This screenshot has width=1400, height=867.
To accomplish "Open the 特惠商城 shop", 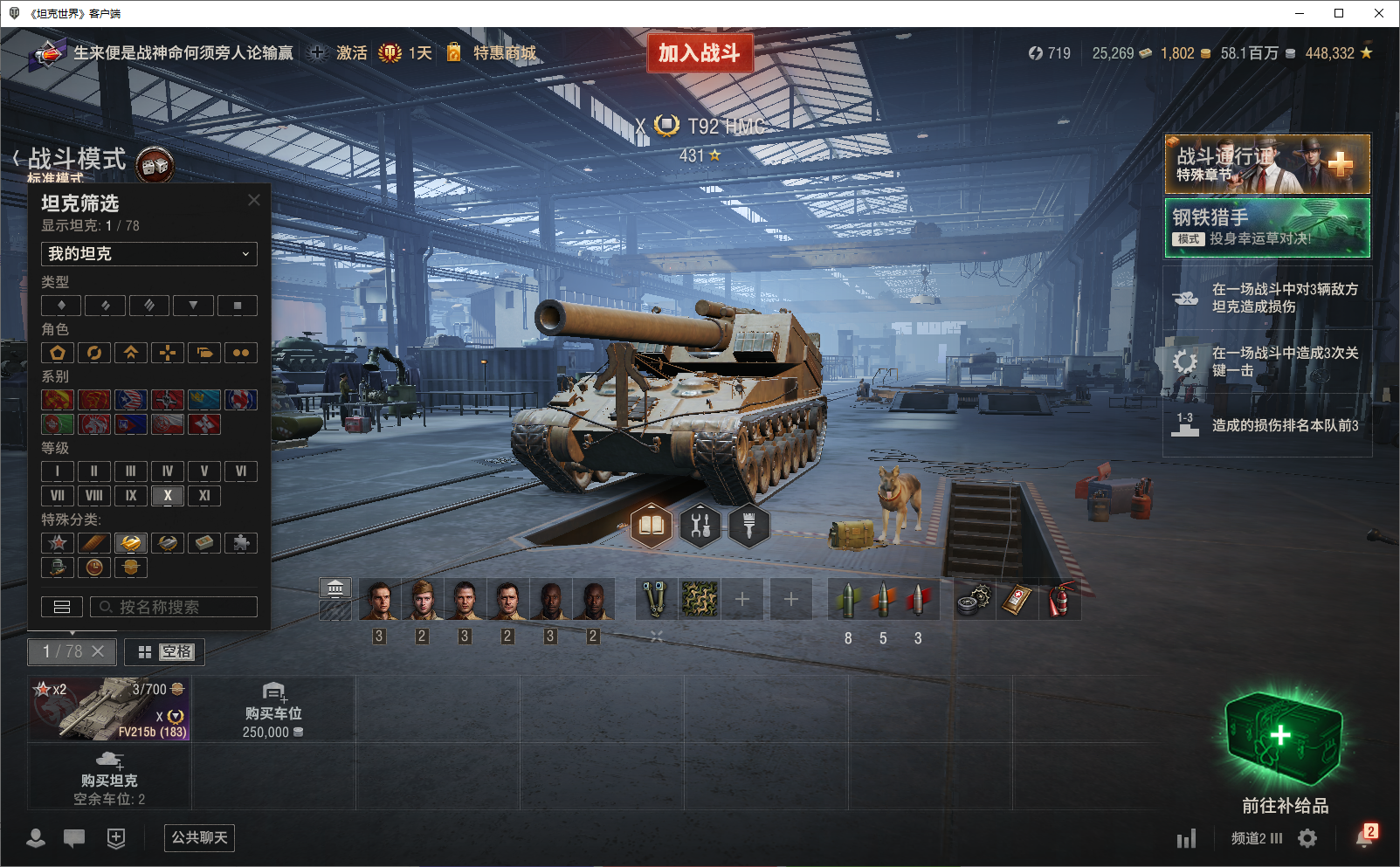I will point(504,53).
